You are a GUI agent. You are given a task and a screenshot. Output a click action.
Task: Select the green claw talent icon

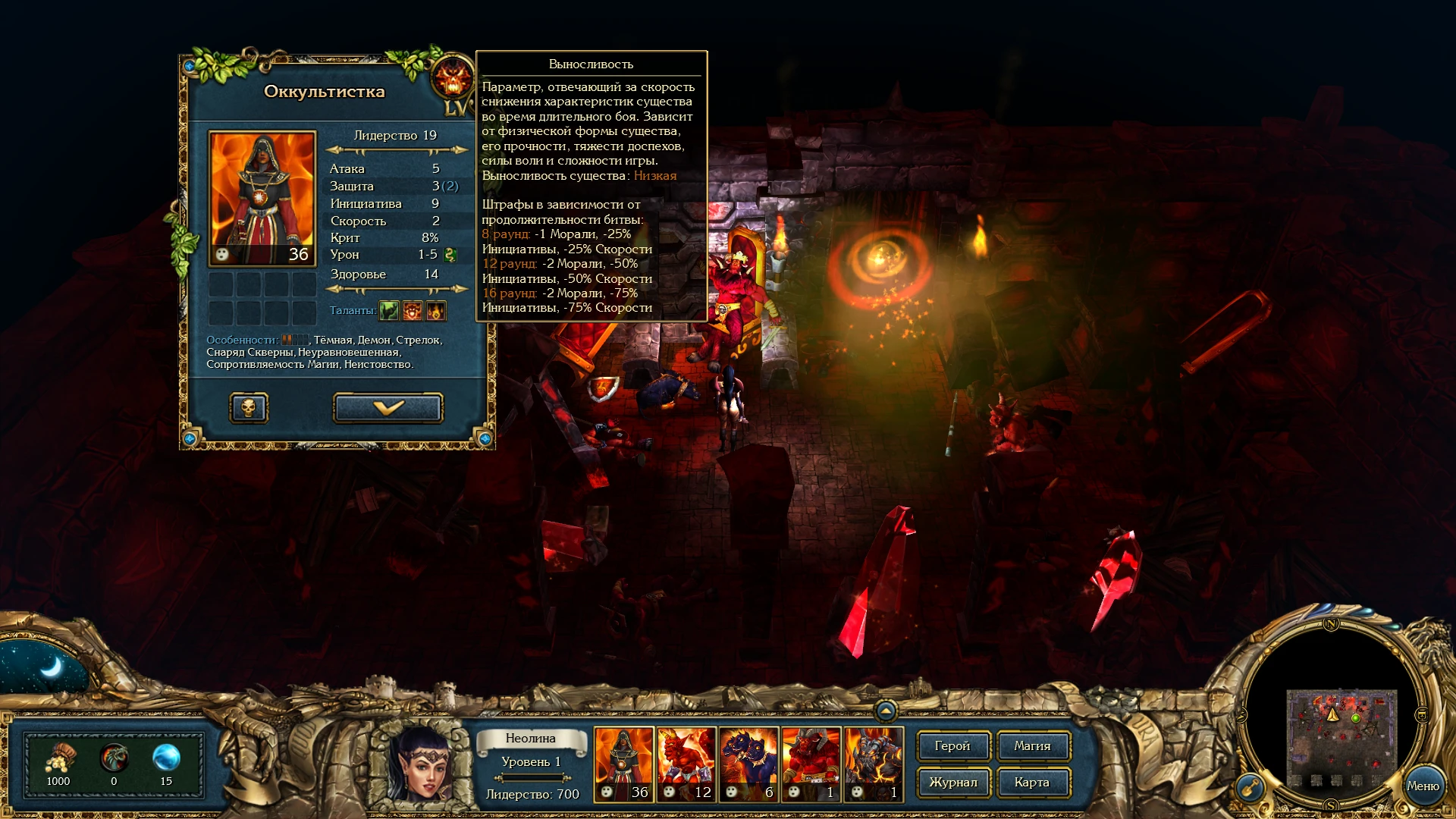click(388, 310)
